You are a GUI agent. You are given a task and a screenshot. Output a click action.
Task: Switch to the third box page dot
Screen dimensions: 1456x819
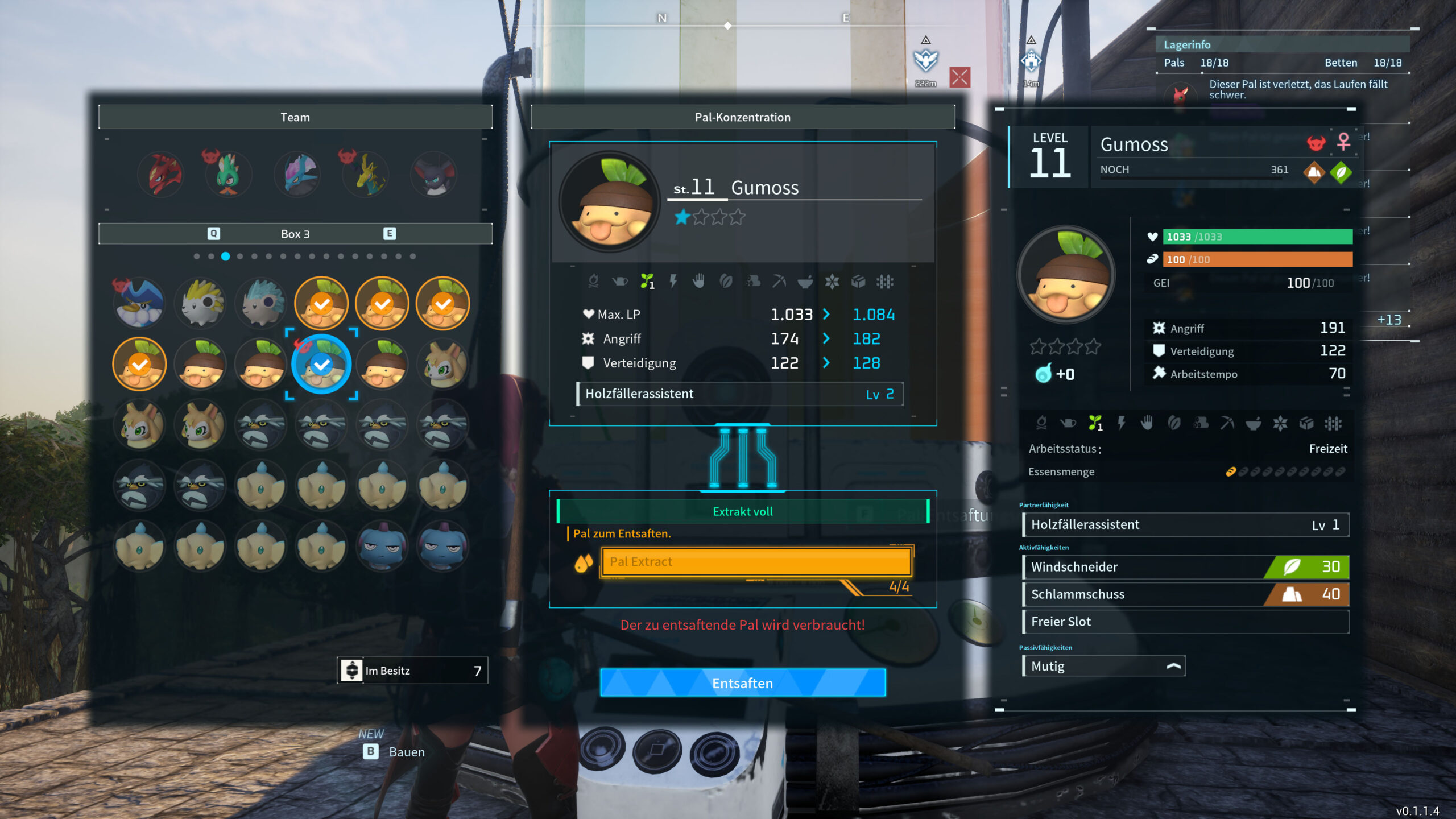coord(226,257)
